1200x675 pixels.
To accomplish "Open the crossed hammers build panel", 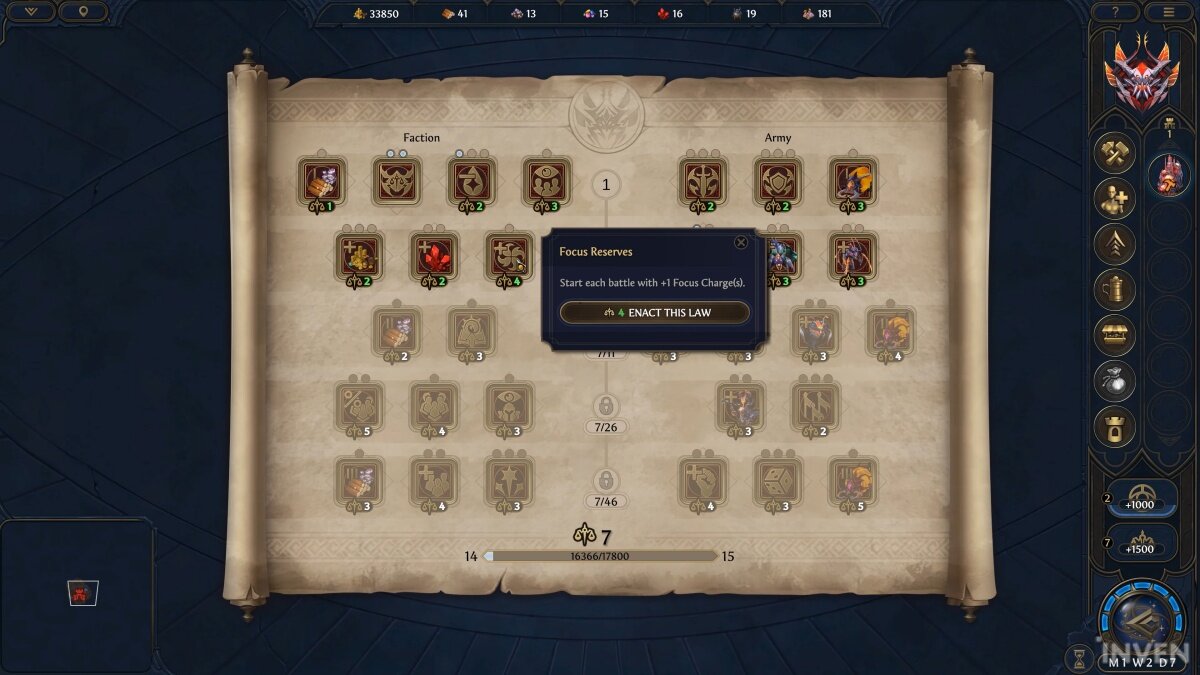I will coord(1114,154).
